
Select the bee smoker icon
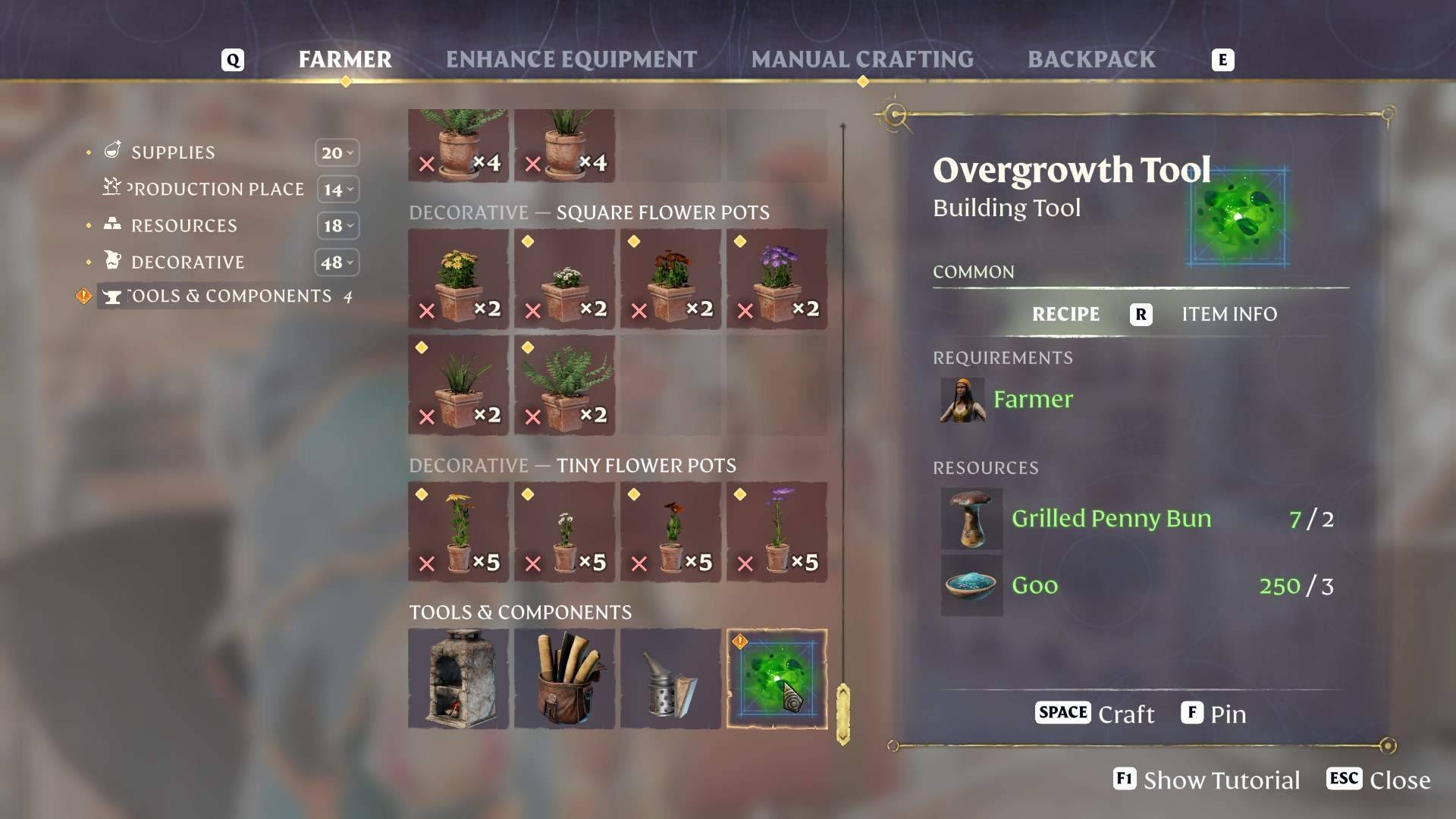point(670,677)
